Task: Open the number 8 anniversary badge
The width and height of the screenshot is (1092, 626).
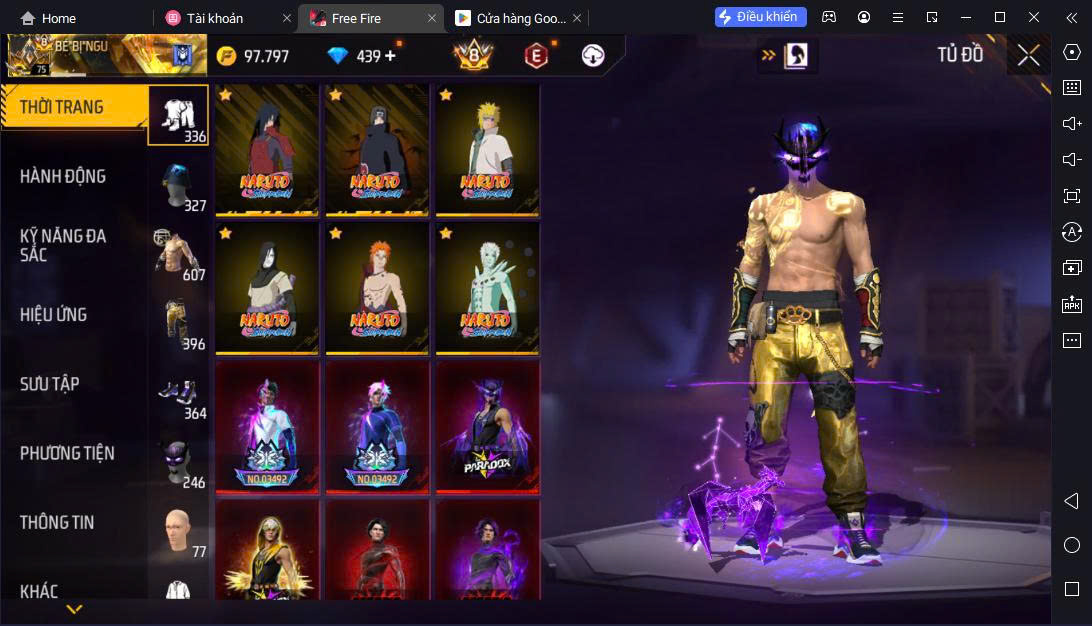Action: coord(473,56)
